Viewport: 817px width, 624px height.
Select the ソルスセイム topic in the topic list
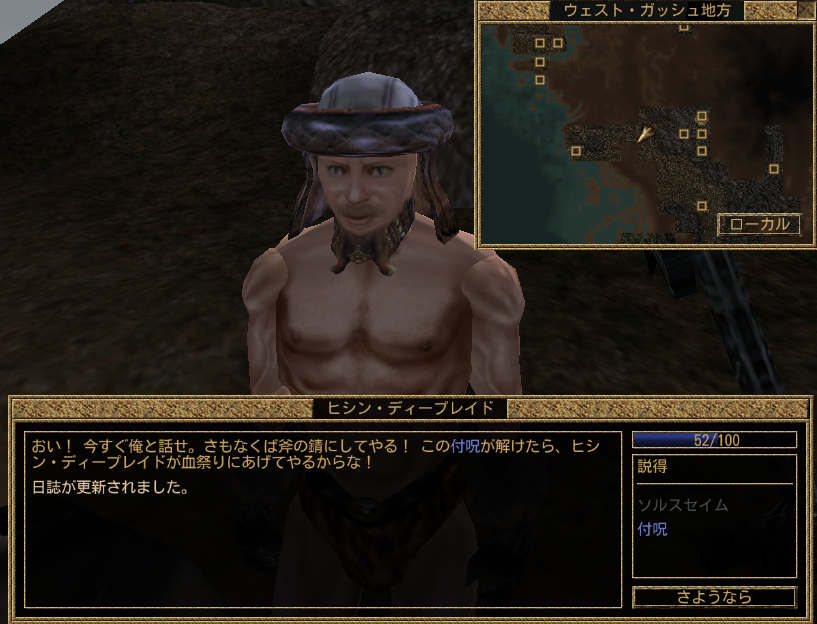(x=682, y=505)
